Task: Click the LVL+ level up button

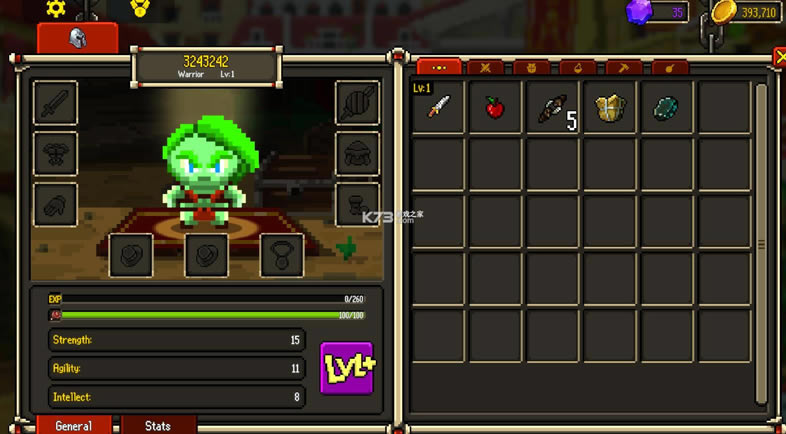Action: point(346,368)
